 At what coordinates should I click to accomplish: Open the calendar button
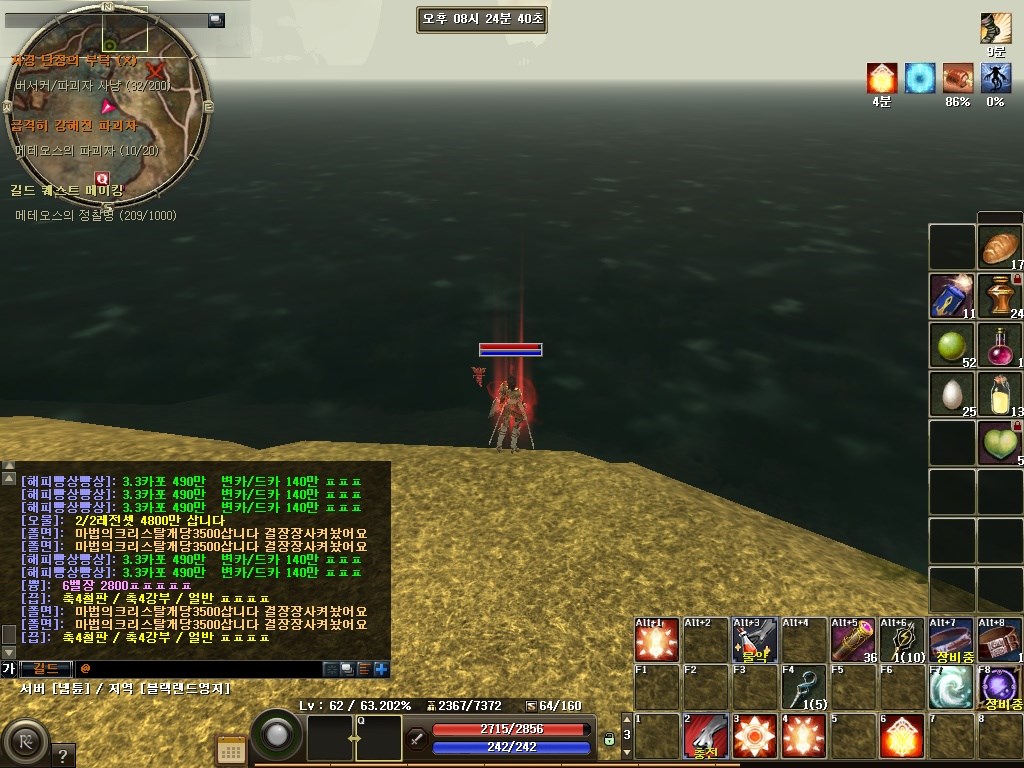pos(232,750)
